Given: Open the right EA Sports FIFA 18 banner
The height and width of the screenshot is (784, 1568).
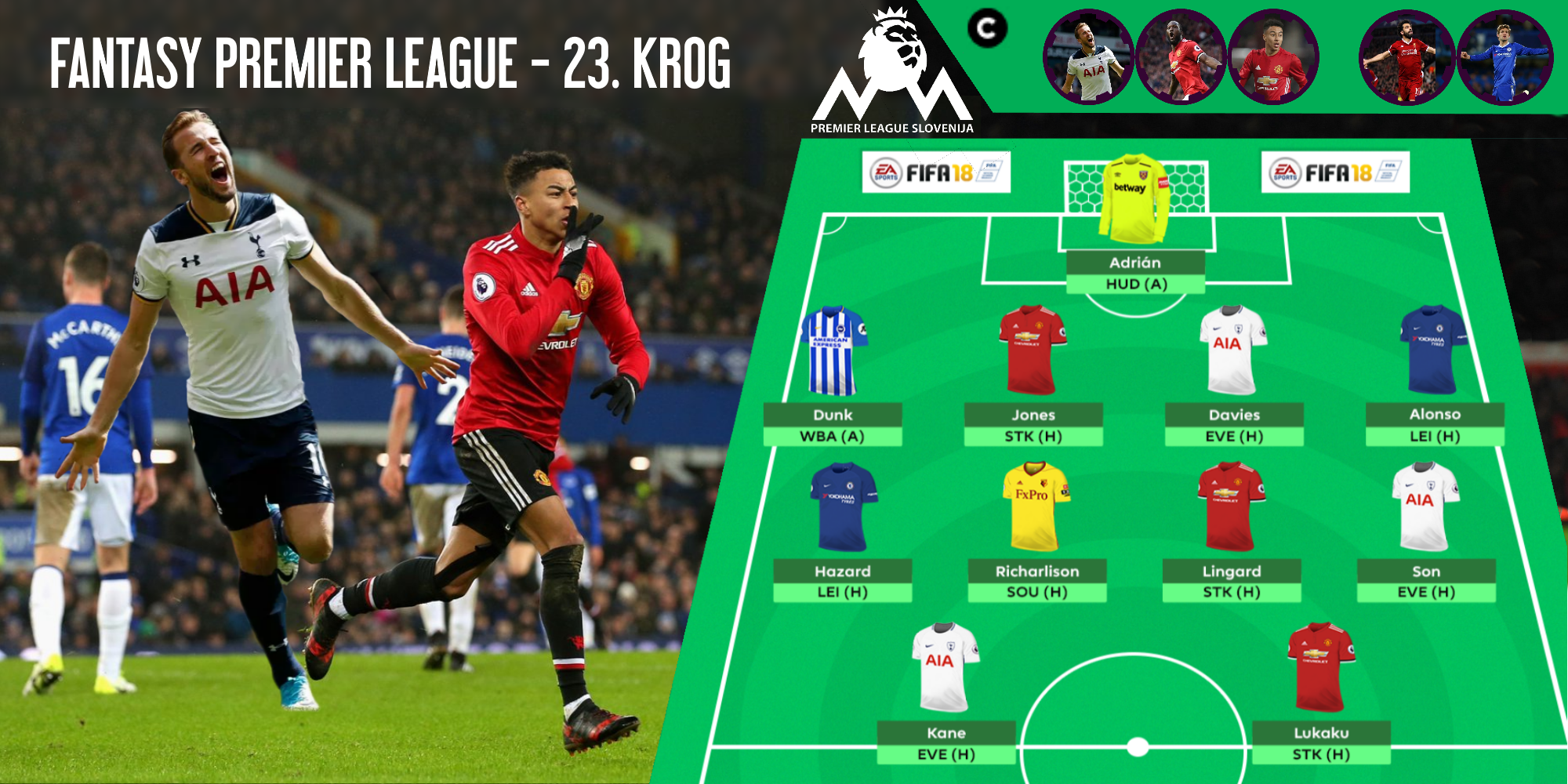Looking at the screenshot, I should (x=1335, y=172).
